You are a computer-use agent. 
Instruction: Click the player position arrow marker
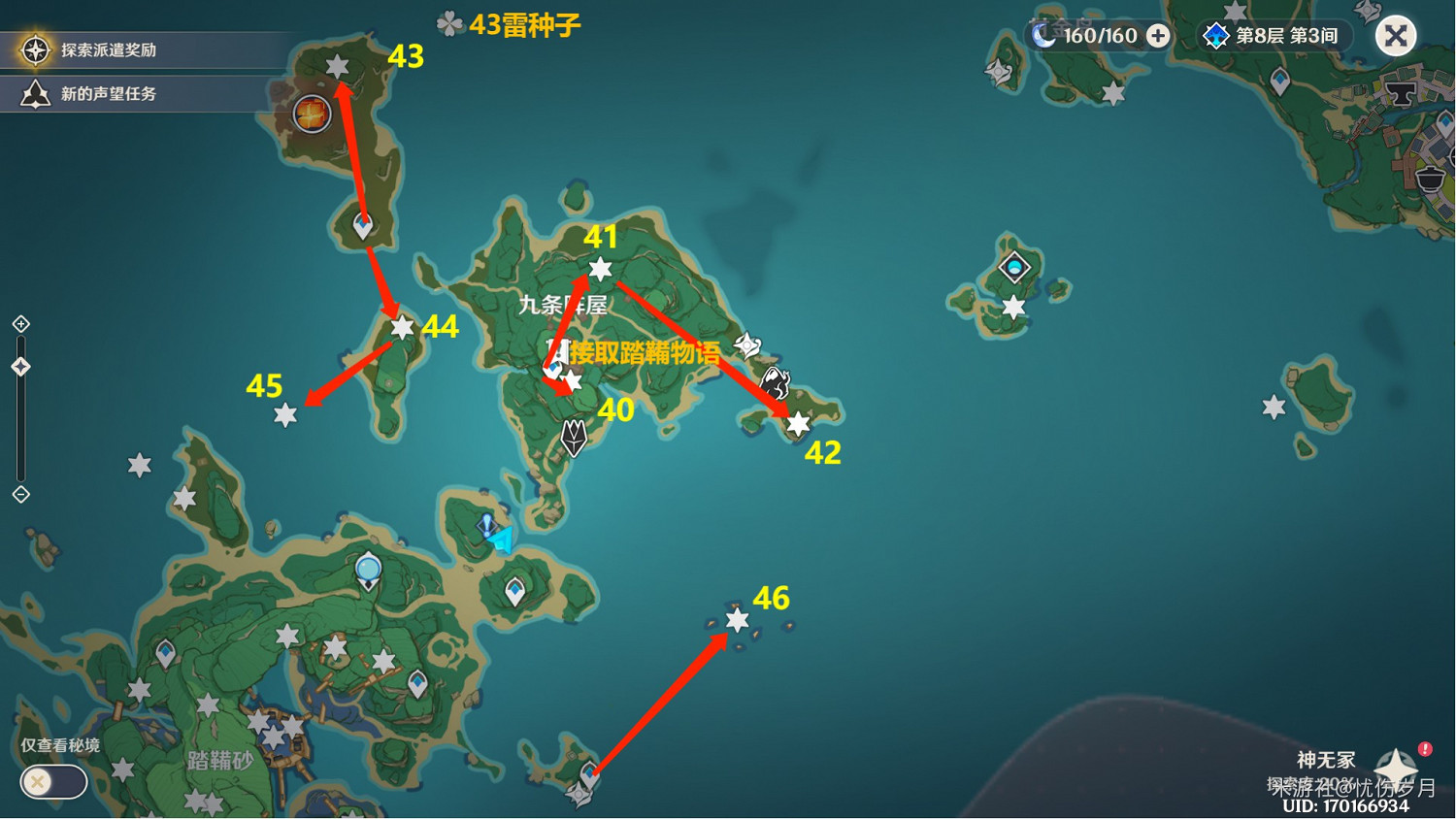coord(501,541)
